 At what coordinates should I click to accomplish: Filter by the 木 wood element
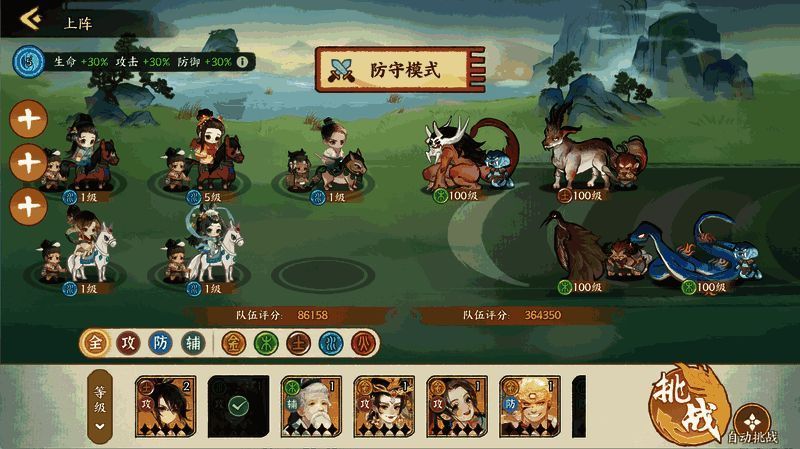(x=266, y=343)
